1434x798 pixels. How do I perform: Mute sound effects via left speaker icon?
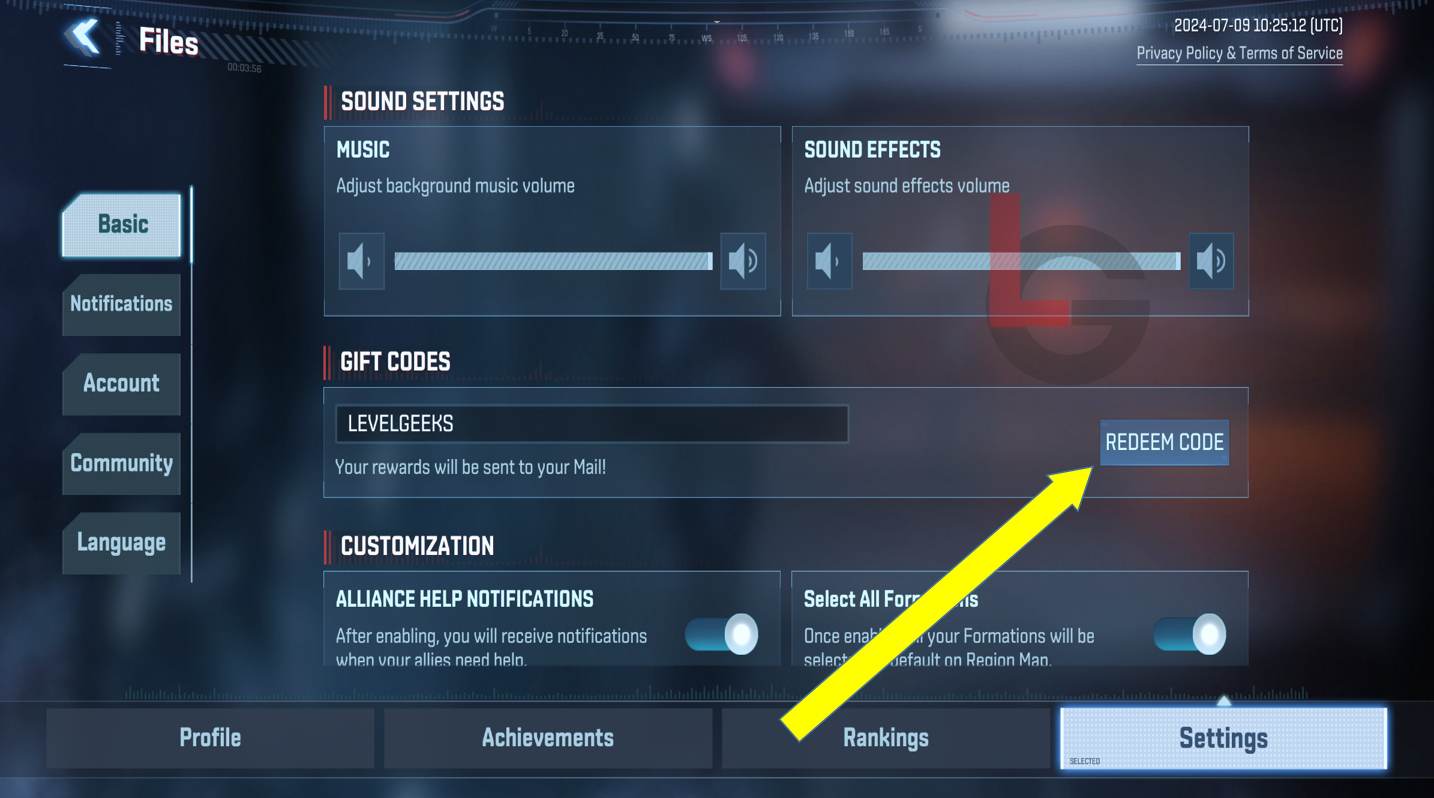coord(829,258)
